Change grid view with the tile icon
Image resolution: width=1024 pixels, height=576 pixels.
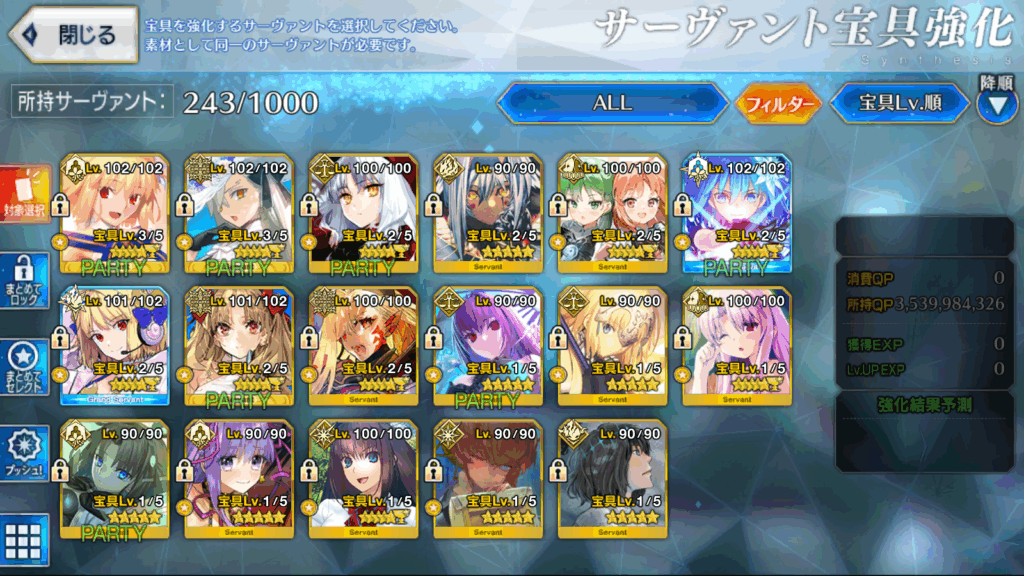(24, 537)
